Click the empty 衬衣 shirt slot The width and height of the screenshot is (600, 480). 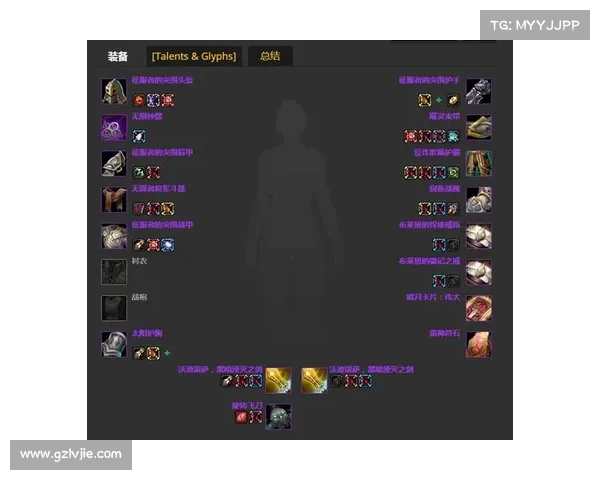[x=114, y=272]
